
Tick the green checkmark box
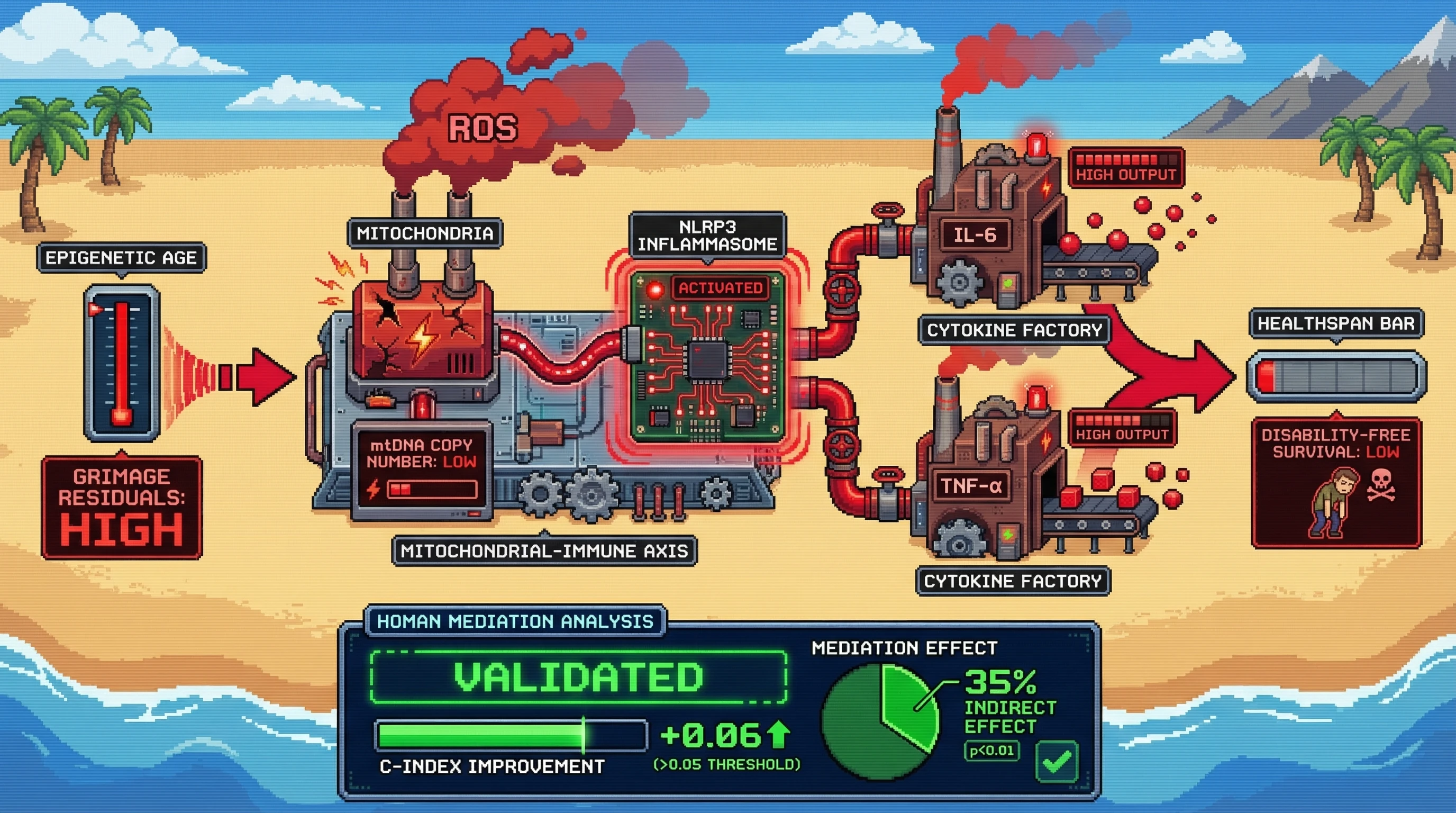point(1057,761)
